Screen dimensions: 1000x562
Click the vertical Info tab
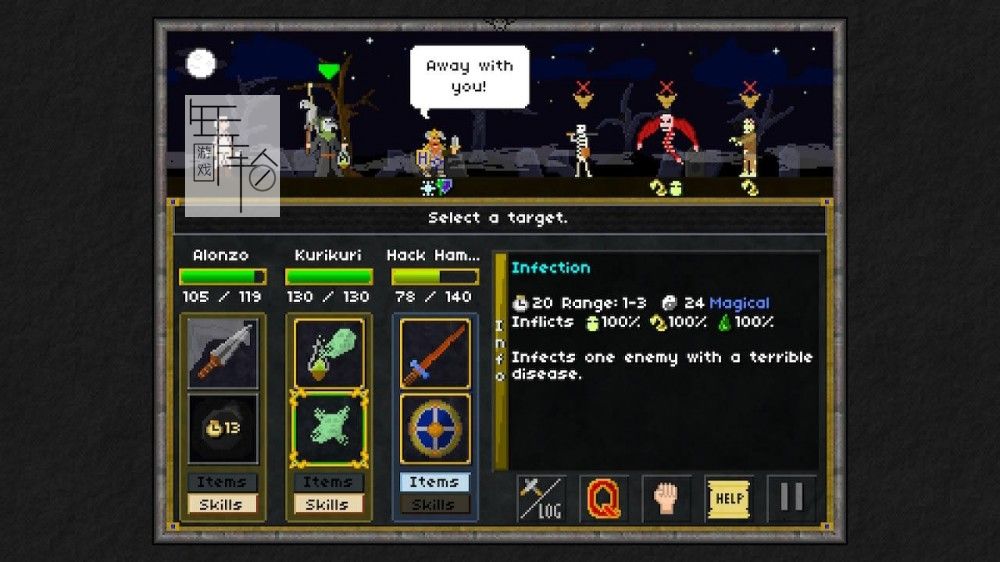click(501, 350)
